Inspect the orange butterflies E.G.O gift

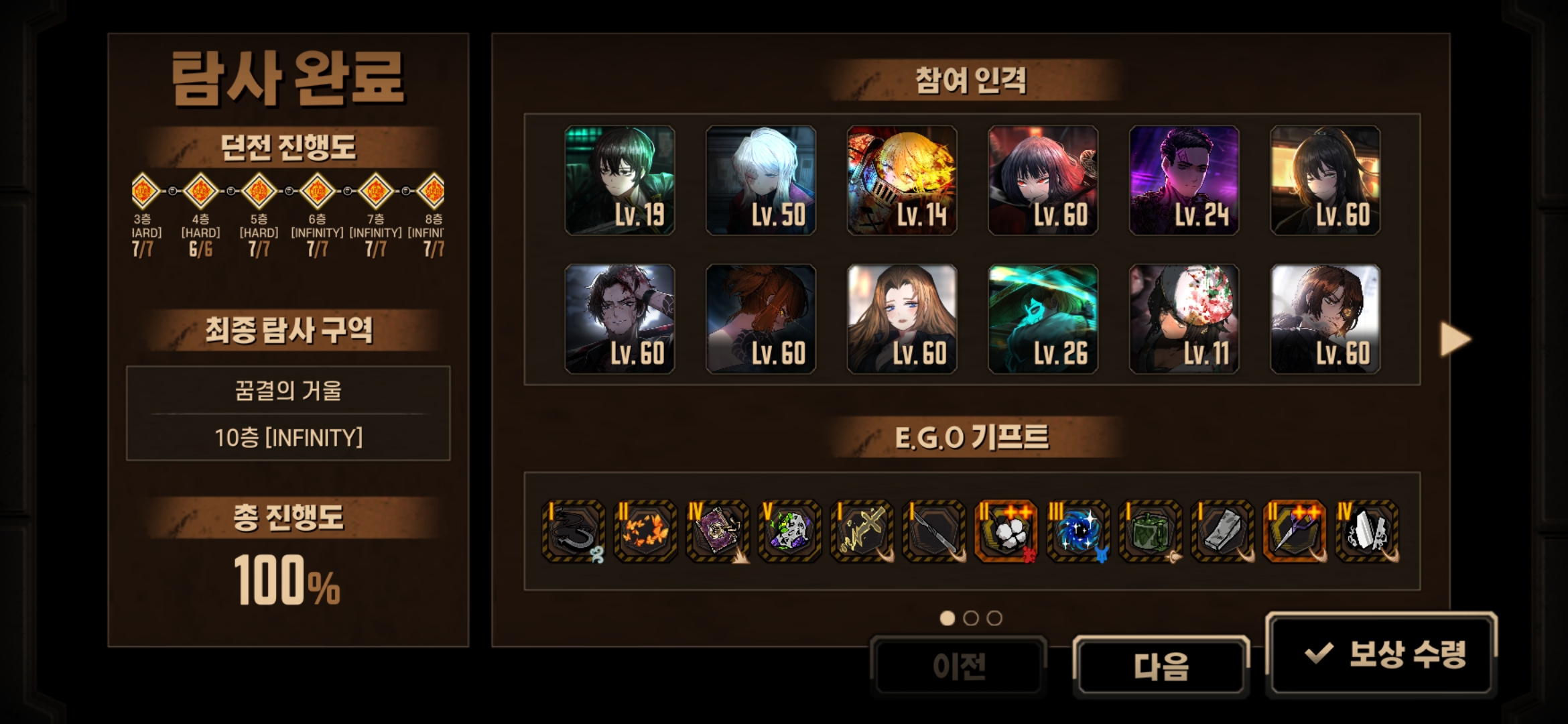click(x=645, y=531)
